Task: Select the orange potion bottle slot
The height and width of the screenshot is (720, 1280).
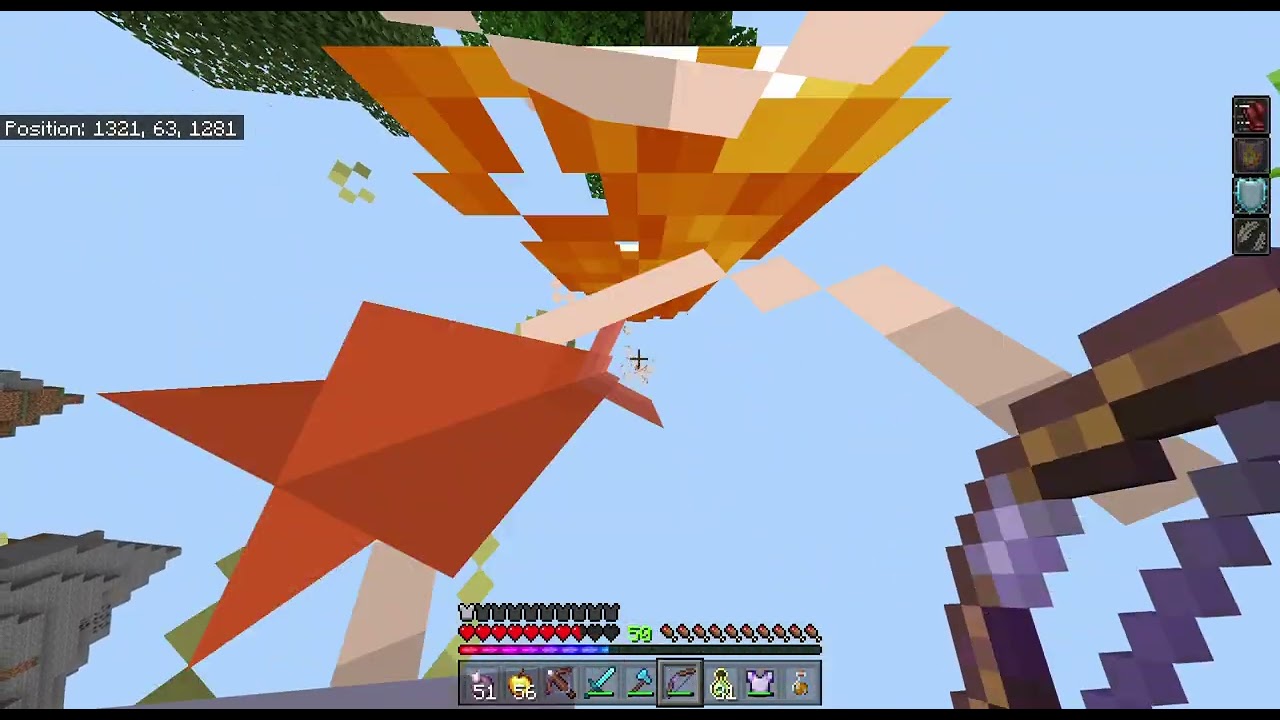Action: pos(800,684)
